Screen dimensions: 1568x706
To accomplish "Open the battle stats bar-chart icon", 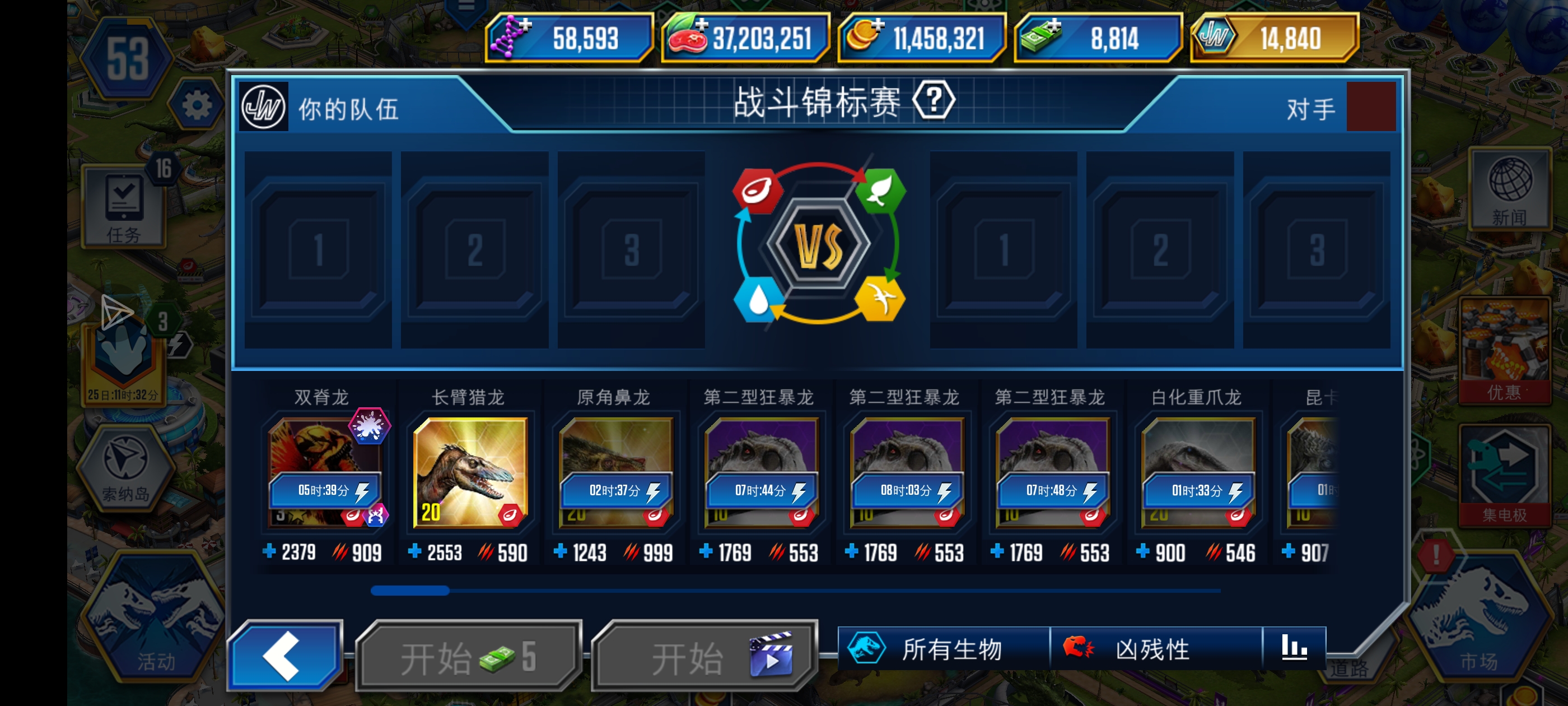I will point(1296,649).
